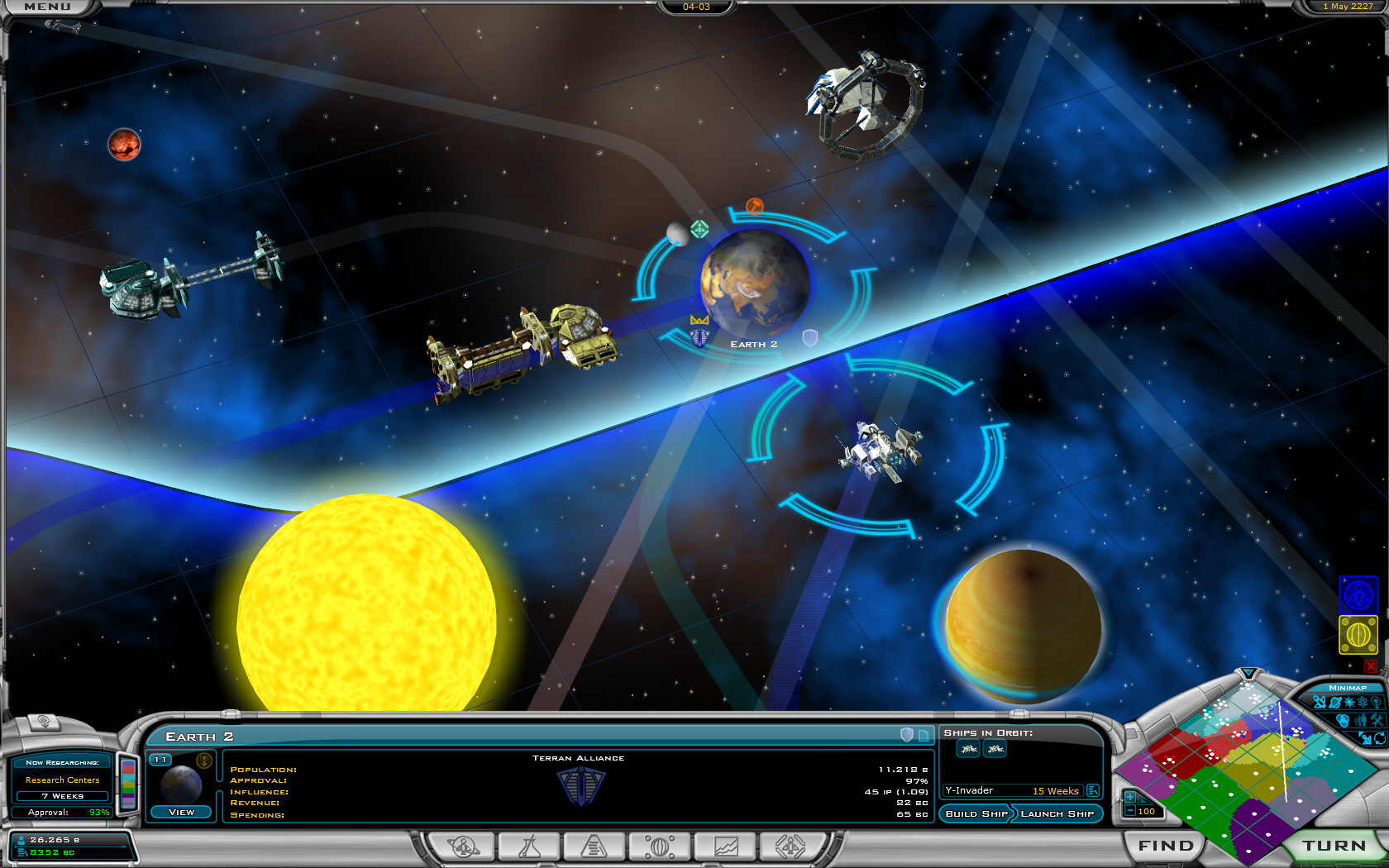Select the Y-Invader build queue entry

[x=1012, y=791]
